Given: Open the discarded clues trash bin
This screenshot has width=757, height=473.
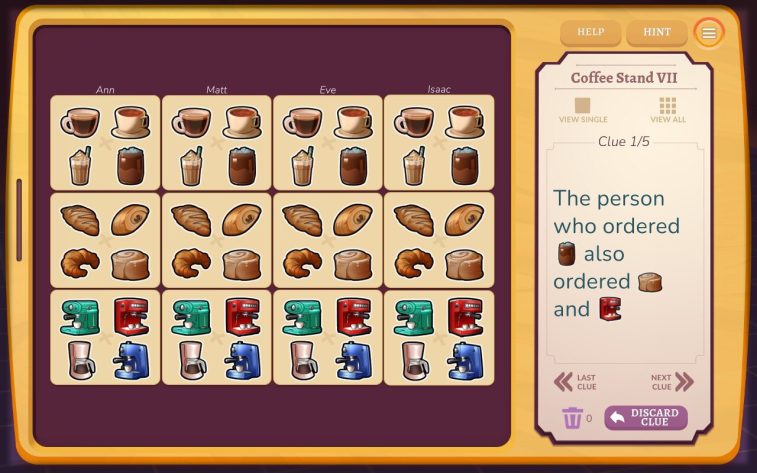Looking at the screenshot, I should [x=573, y=418].
